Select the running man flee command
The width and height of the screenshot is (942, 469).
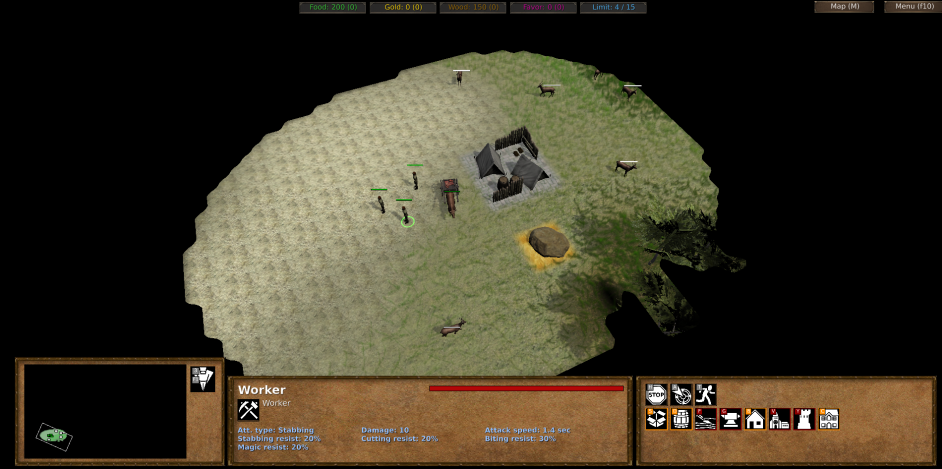coord(706,394)
